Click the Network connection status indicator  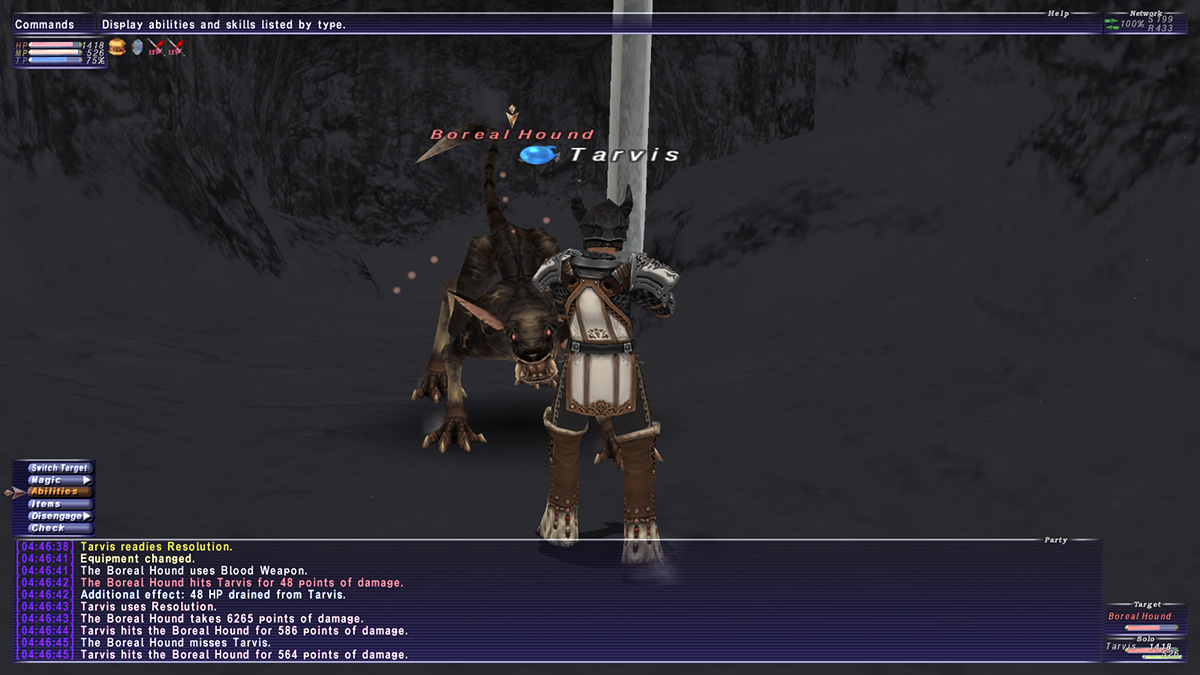(x=1150, y=23)
